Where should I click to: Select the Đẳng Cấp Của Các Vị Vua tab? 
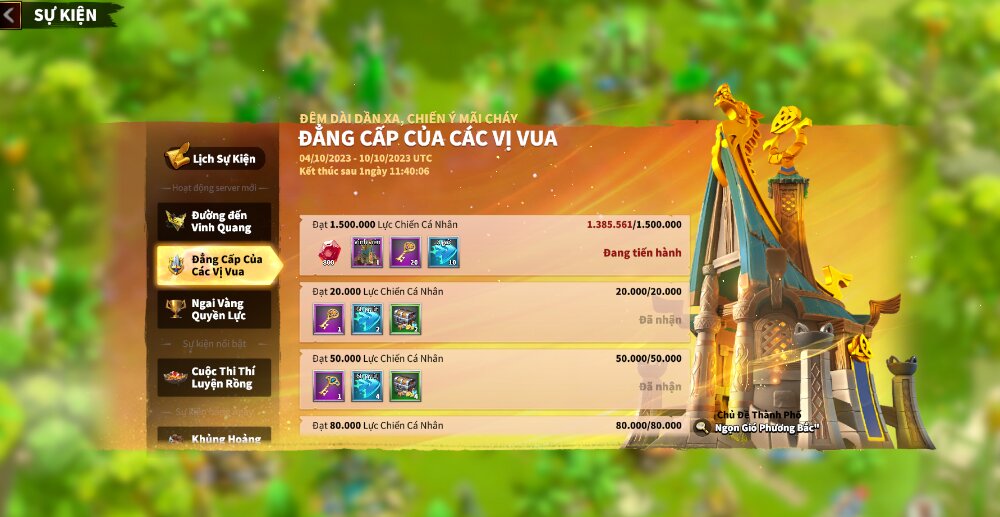(216, 265)
